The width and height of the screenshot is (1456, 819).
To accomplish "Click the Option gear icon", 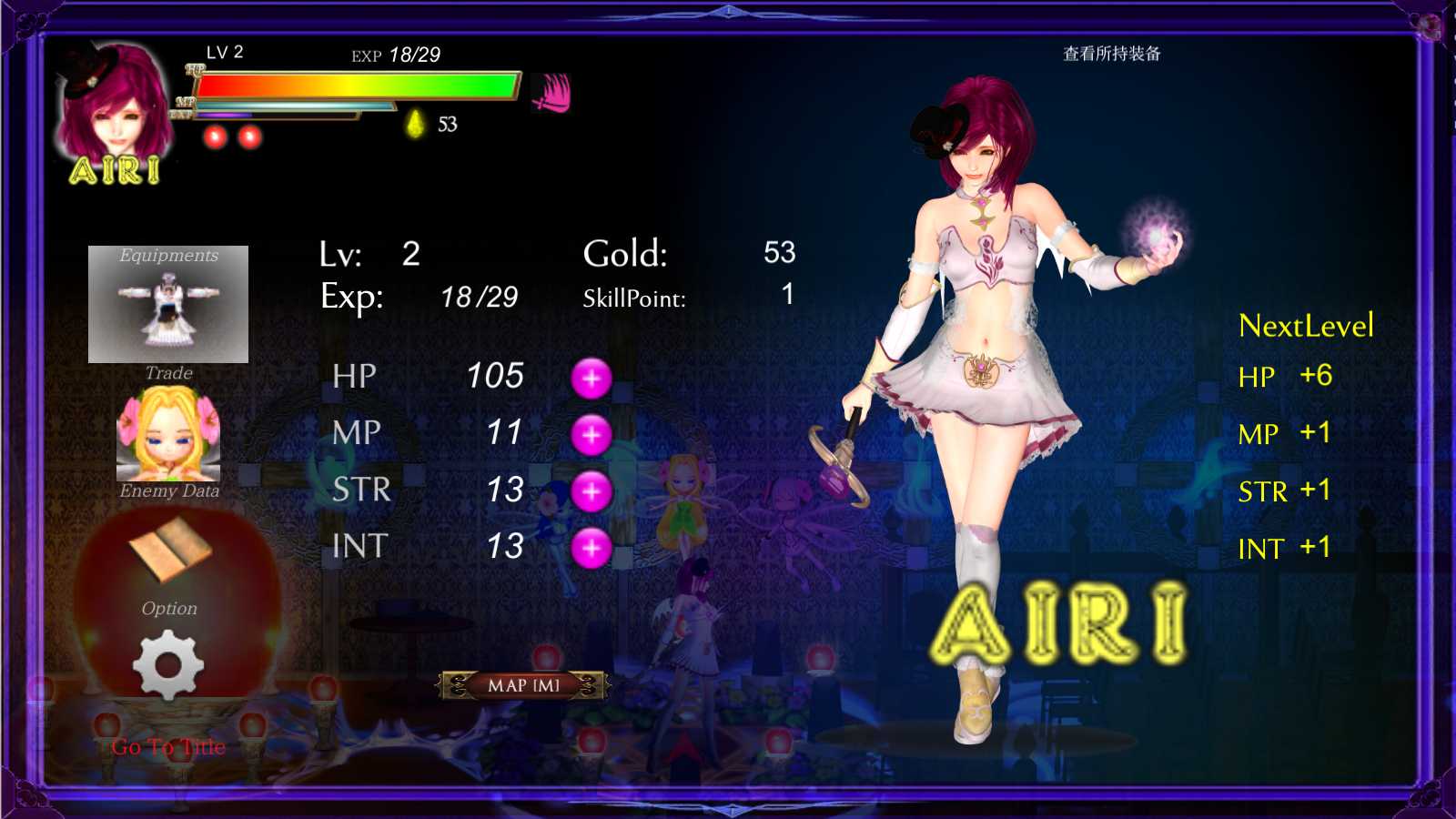I will pyautogui.click(x=168, y=664).
